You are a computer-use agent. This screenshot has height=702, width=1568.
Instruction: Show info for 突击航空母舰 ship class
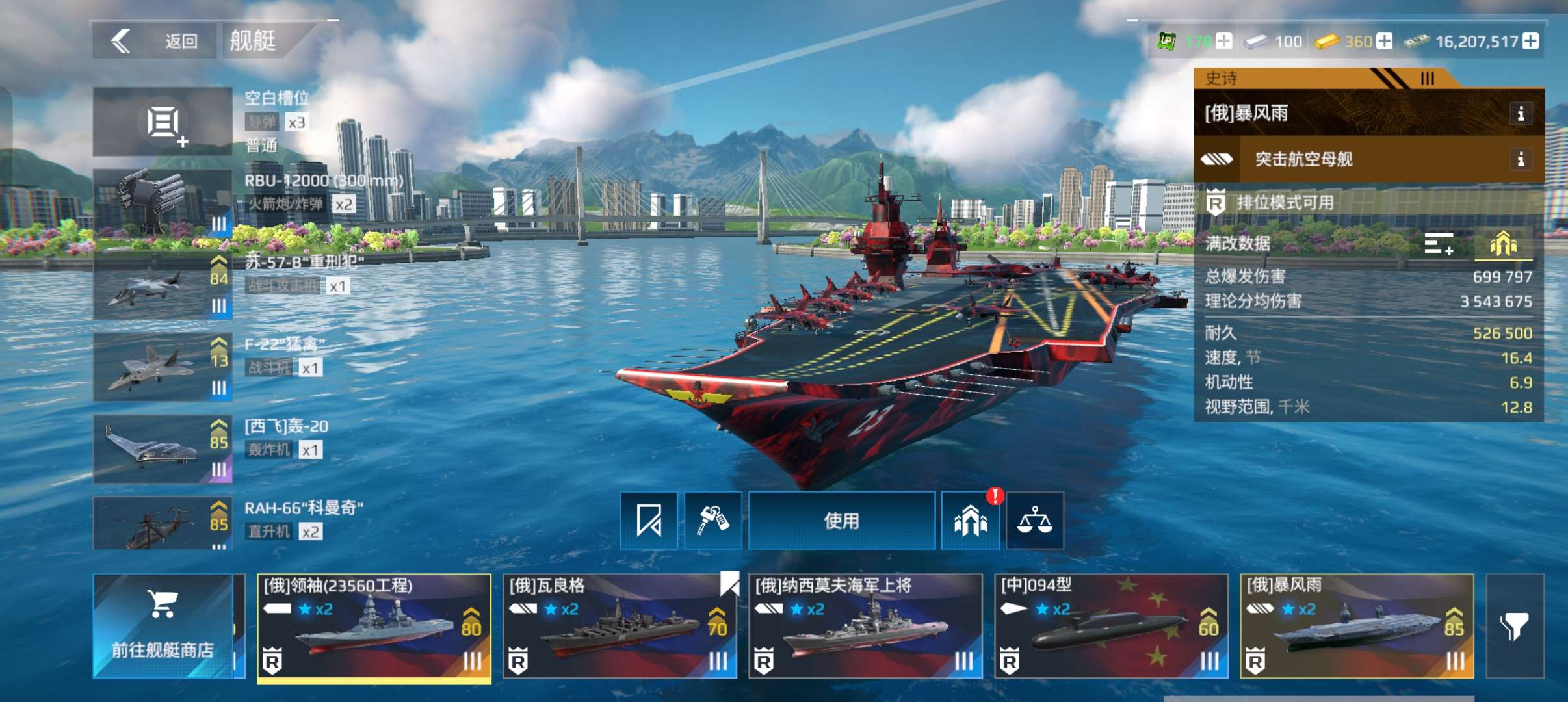pos(1520,159)
